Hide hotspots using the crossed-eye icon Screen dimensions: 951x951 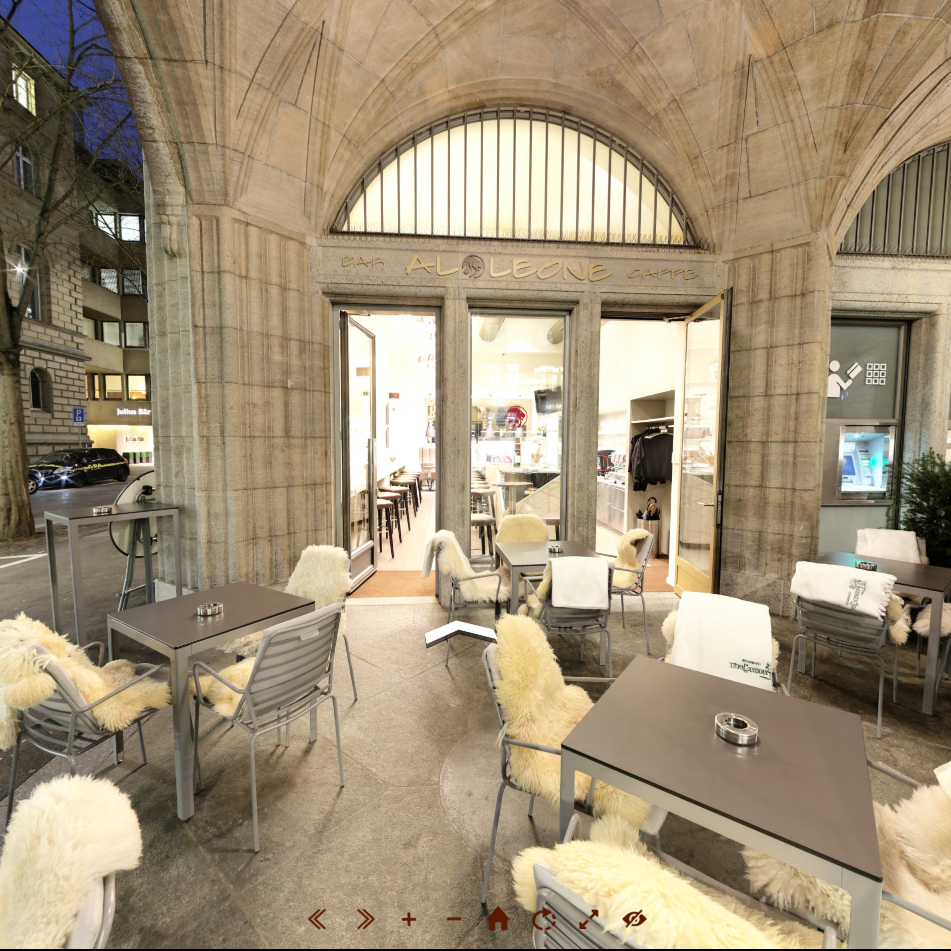coord(634,918)
